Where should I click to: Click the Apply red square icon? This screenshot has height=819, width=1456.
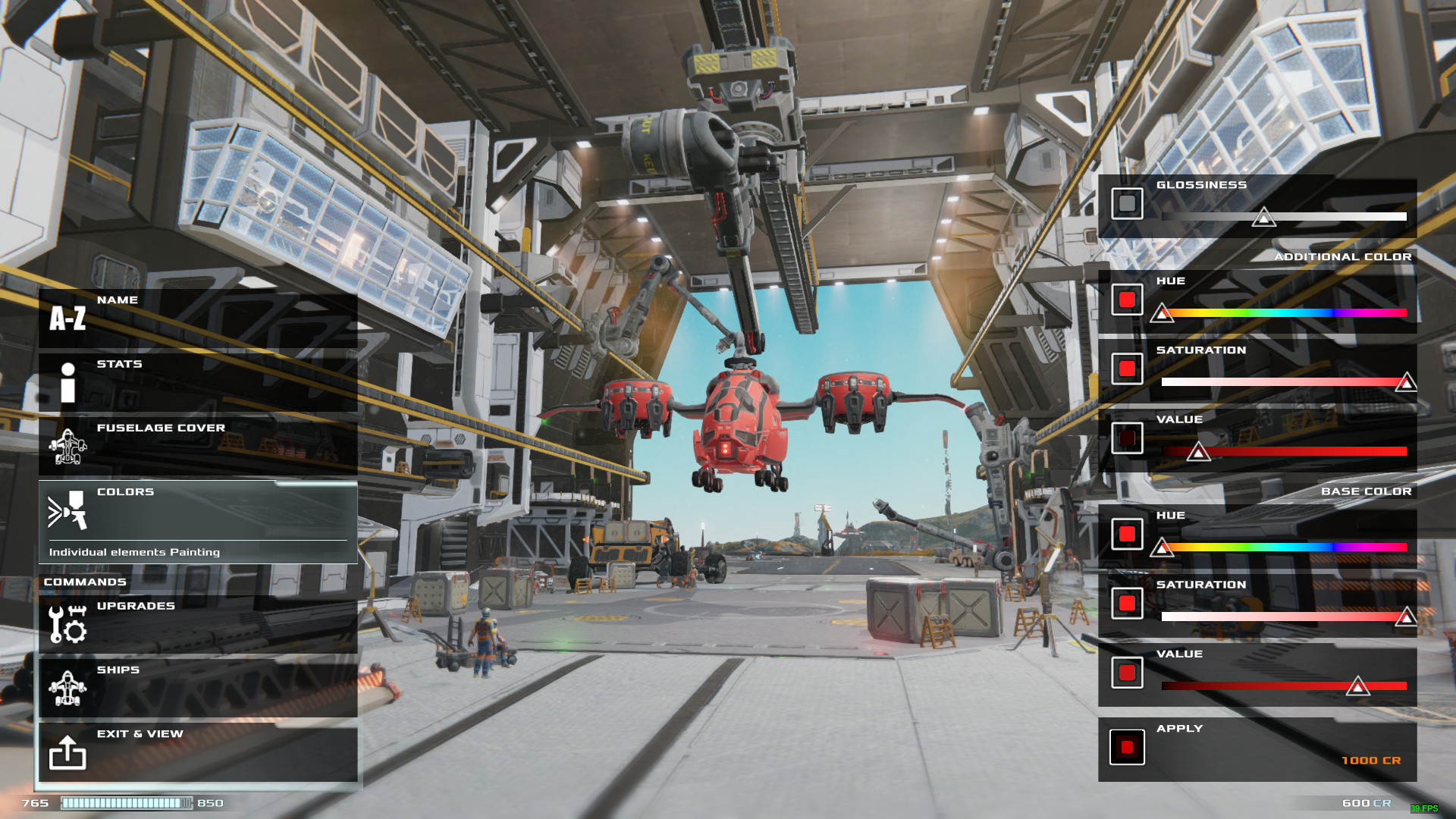click(x=1125, y=747)
